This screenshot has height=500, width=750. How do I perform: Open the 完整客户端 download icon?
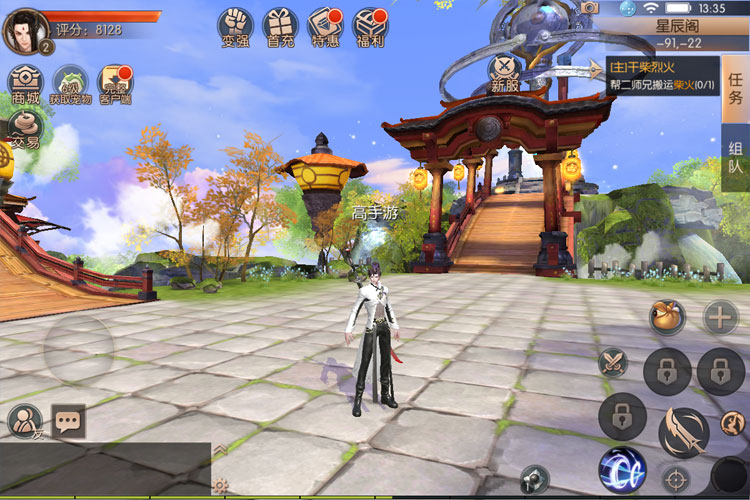click(x=115, y=84)
